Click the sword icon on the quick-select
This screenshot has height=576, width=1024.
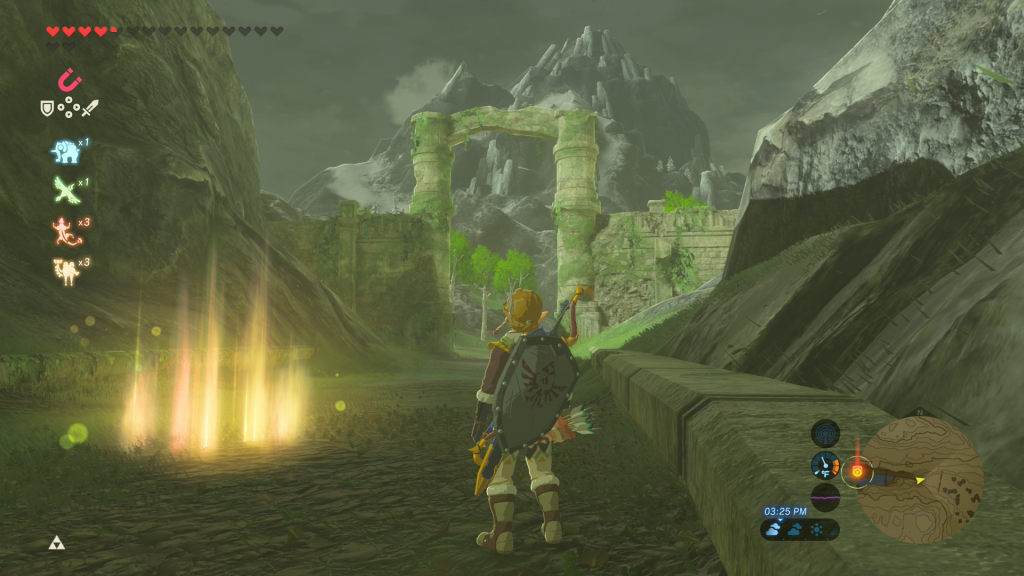92,108
